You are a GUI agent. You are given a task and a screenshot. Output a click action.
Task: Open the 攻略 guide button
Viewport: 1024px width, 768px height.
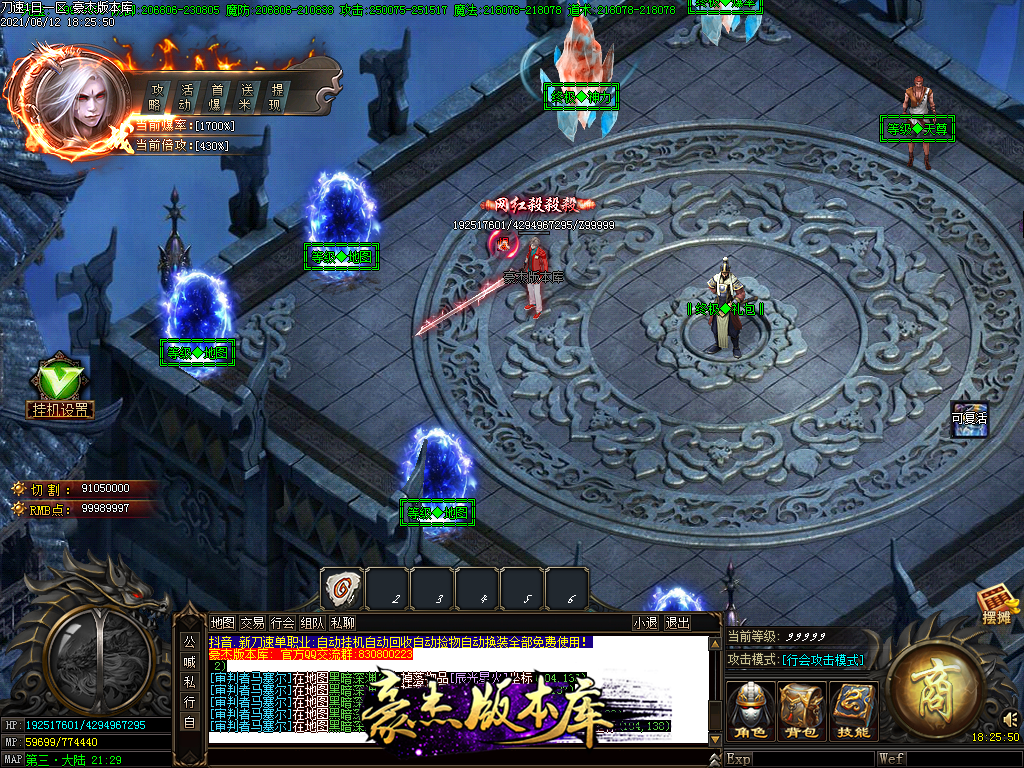157,97
